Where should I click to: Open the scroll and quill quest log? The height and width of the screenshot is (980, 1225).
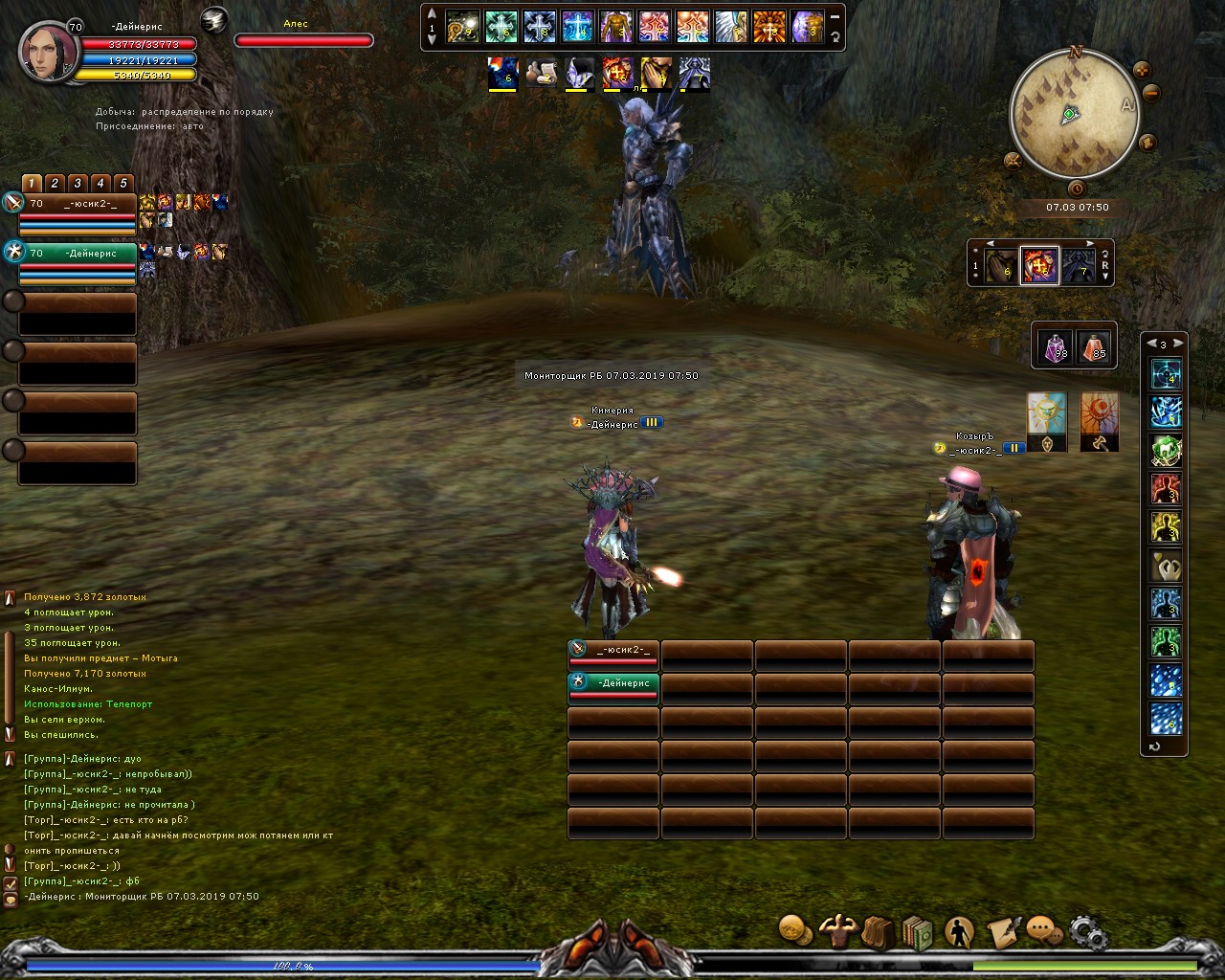[1001, 931]
